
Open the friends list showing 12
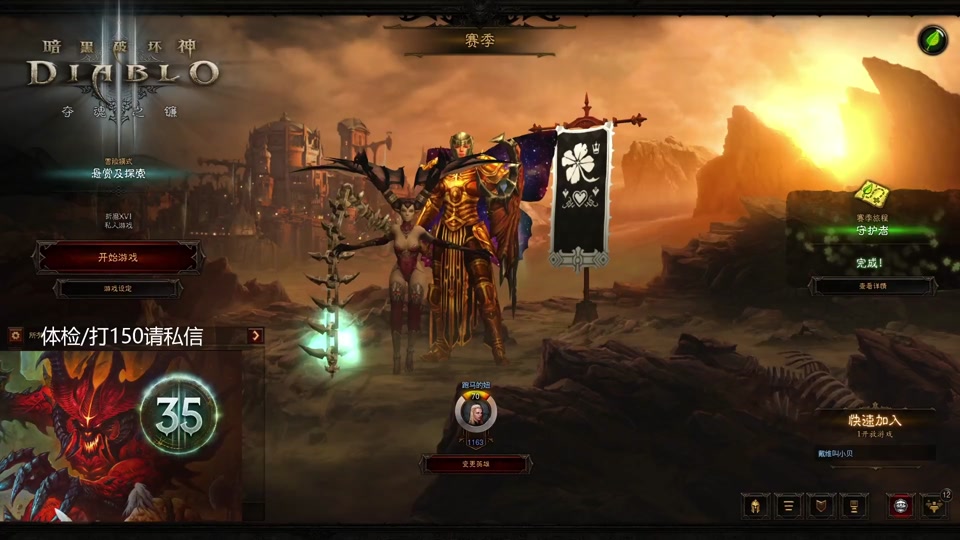pos(933,505)
